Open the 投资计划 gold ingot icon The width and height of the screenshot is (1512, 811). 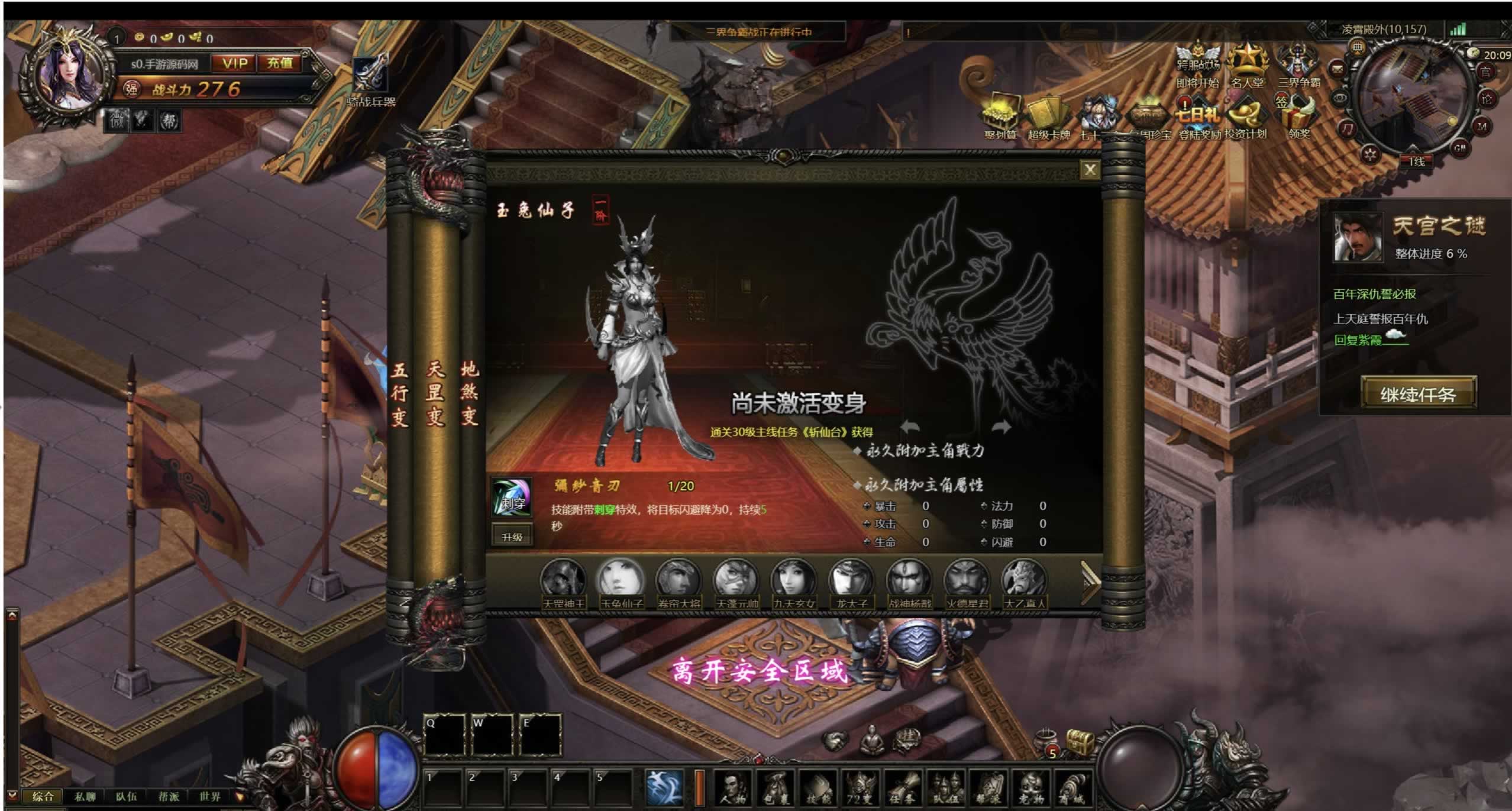pyautogui.click(x=1245, y=115)
